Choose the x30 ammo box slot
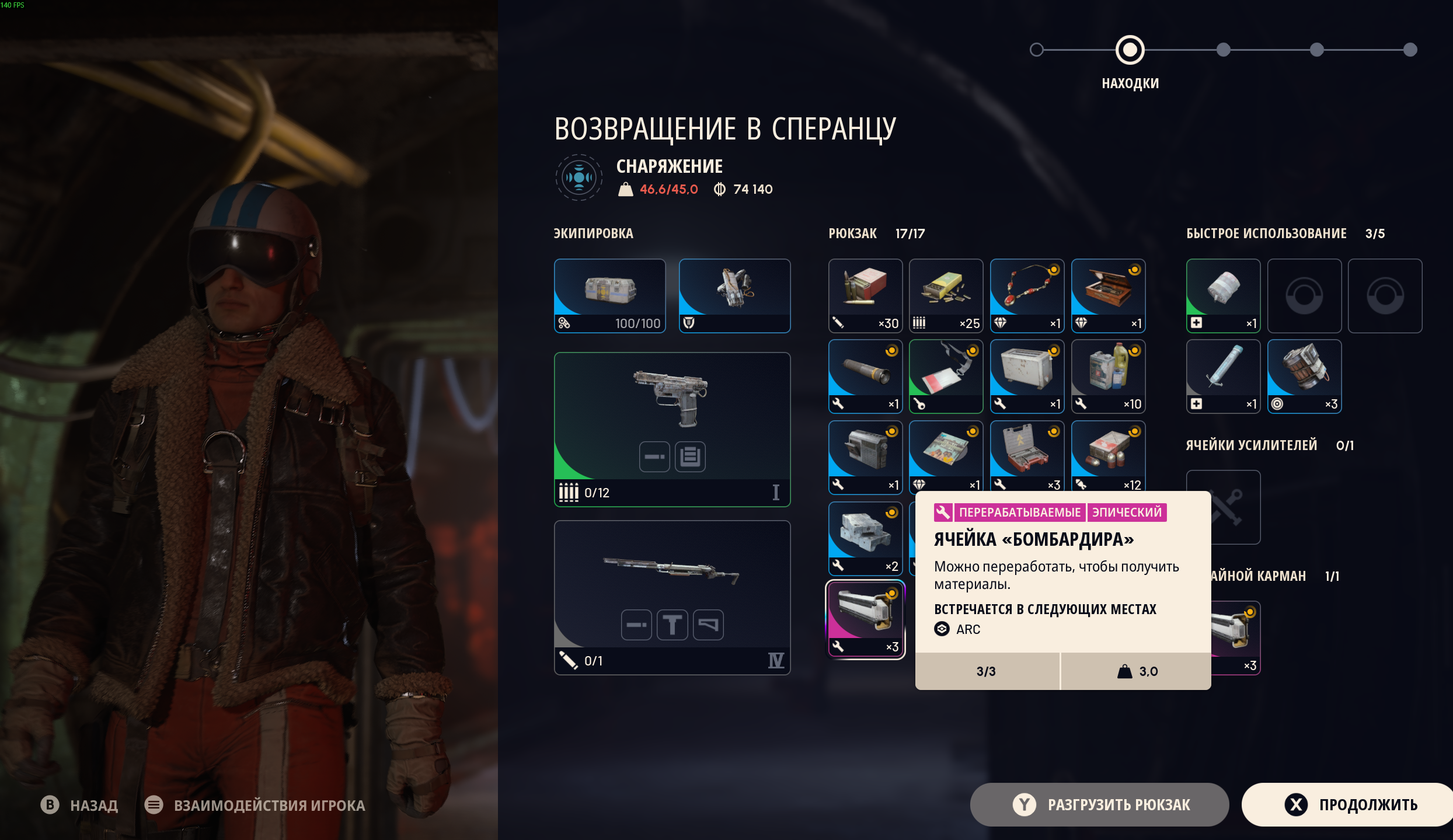 (x=865, y=296)
